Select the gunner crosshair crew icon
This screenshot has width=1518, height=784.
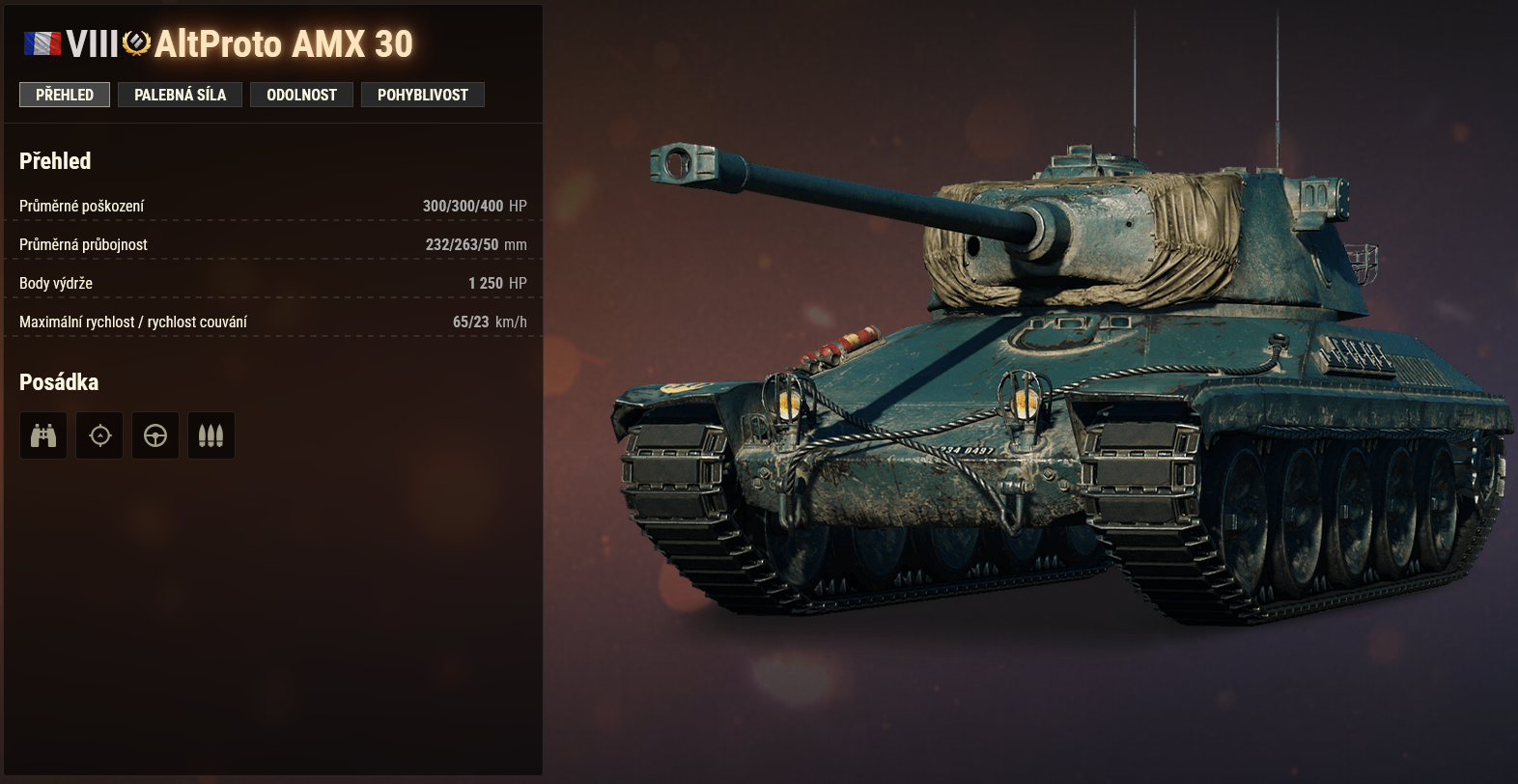tap(99, 435)
